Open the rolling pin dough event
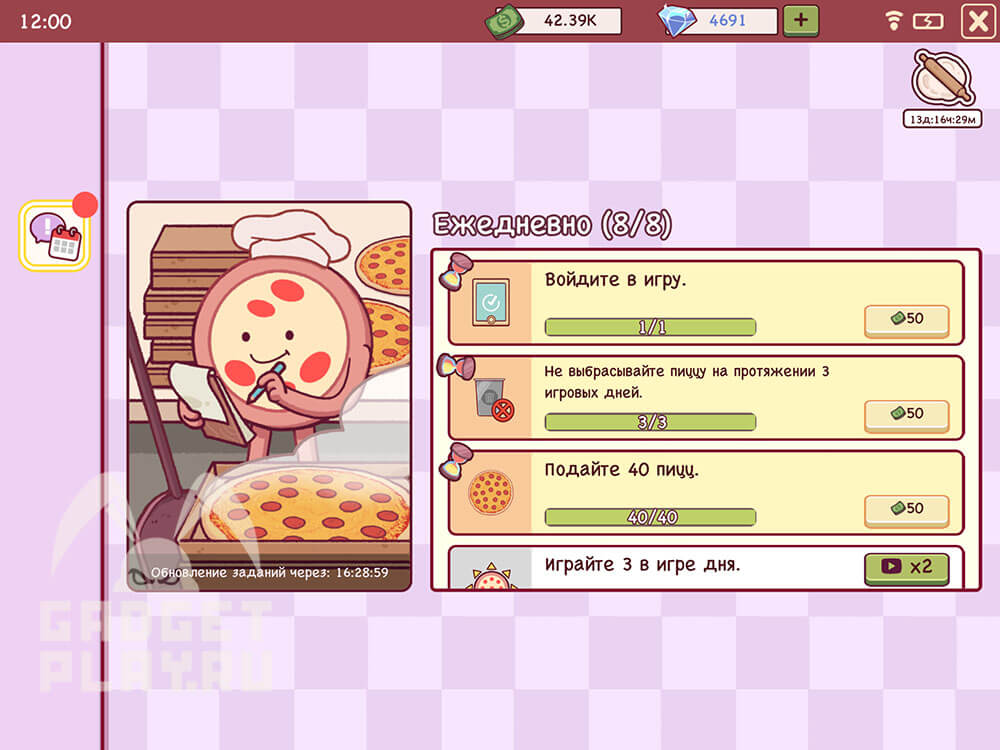This screenshot has width=1000, height=750. point(942,79)
